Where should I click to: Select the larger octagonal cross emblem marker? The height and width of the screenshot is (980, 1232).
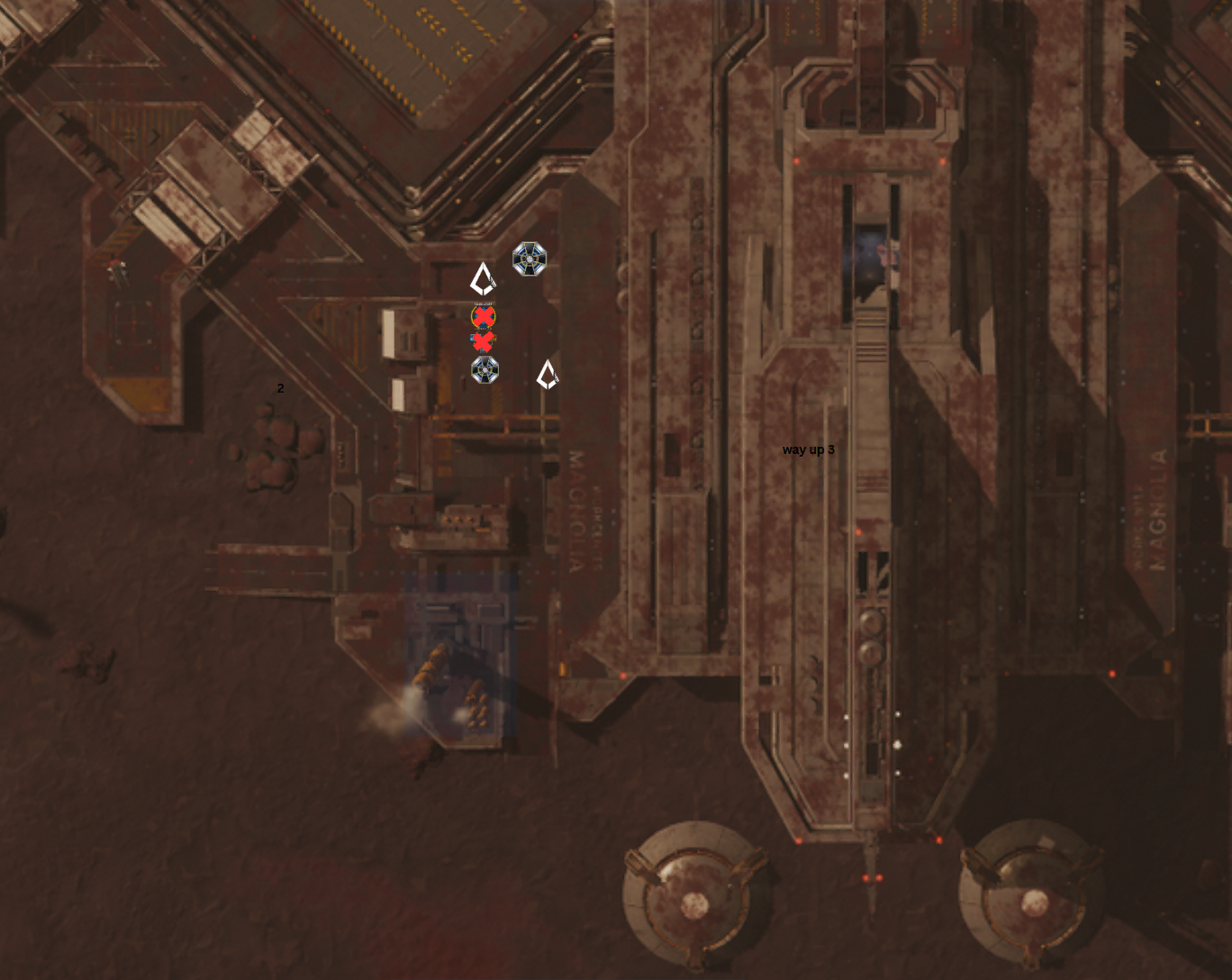[x=530, y=259]
